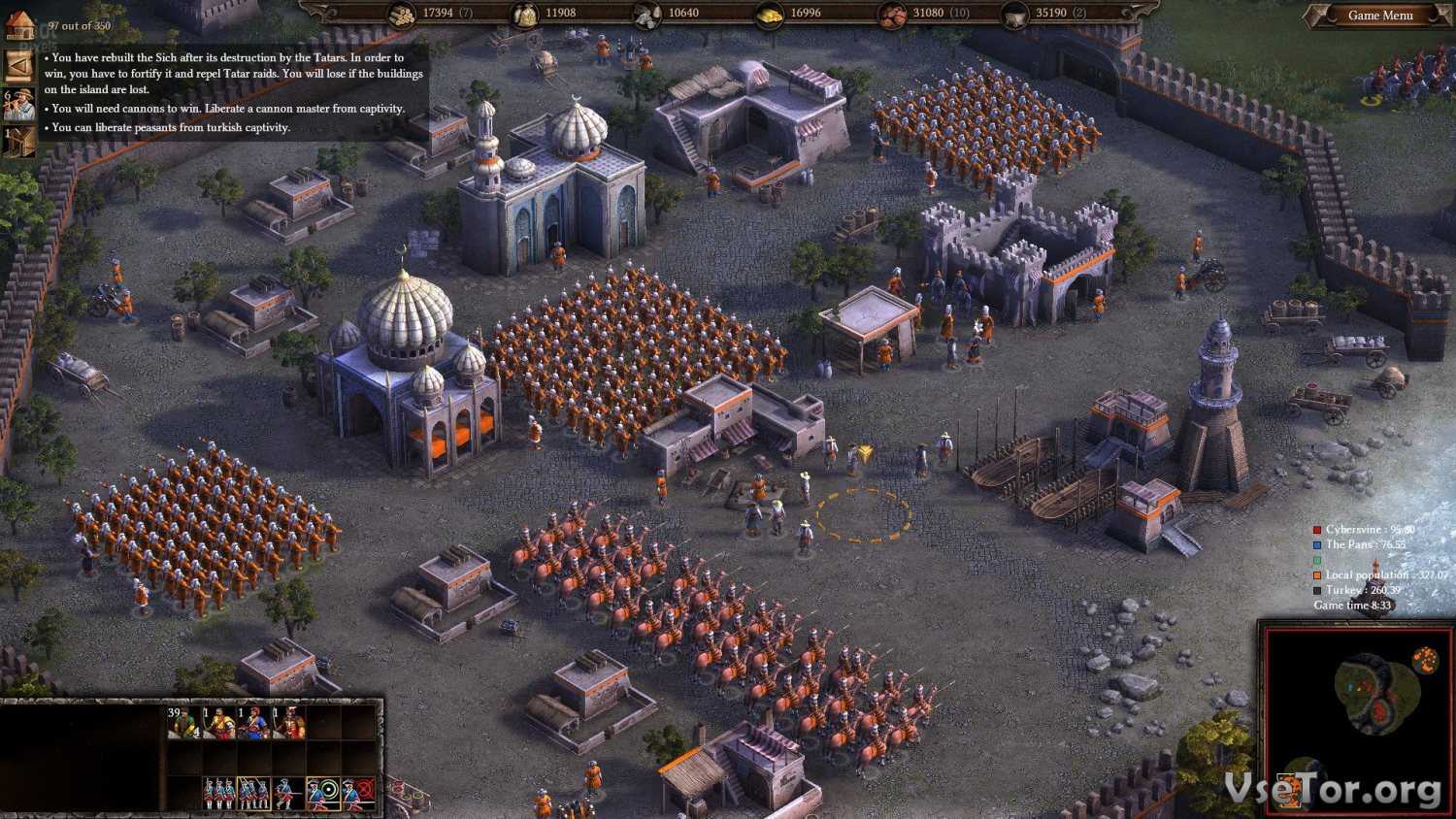
Task: Click the food sack resource icon
Action: pyautogui.click(x=525, y=15)
